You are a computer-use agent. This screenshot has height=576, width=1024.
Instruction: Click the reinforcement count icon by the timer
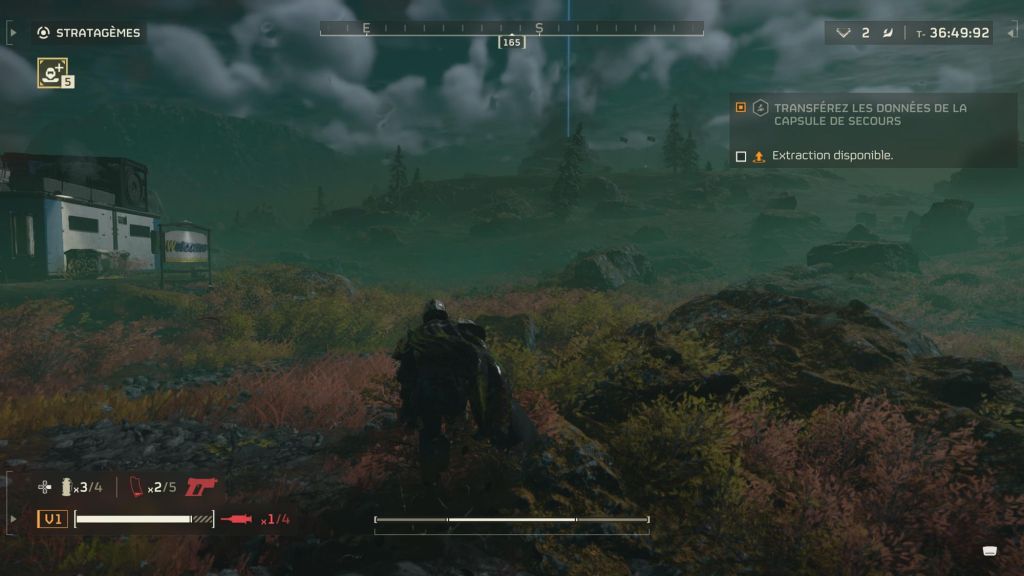(x=843, y=33)
